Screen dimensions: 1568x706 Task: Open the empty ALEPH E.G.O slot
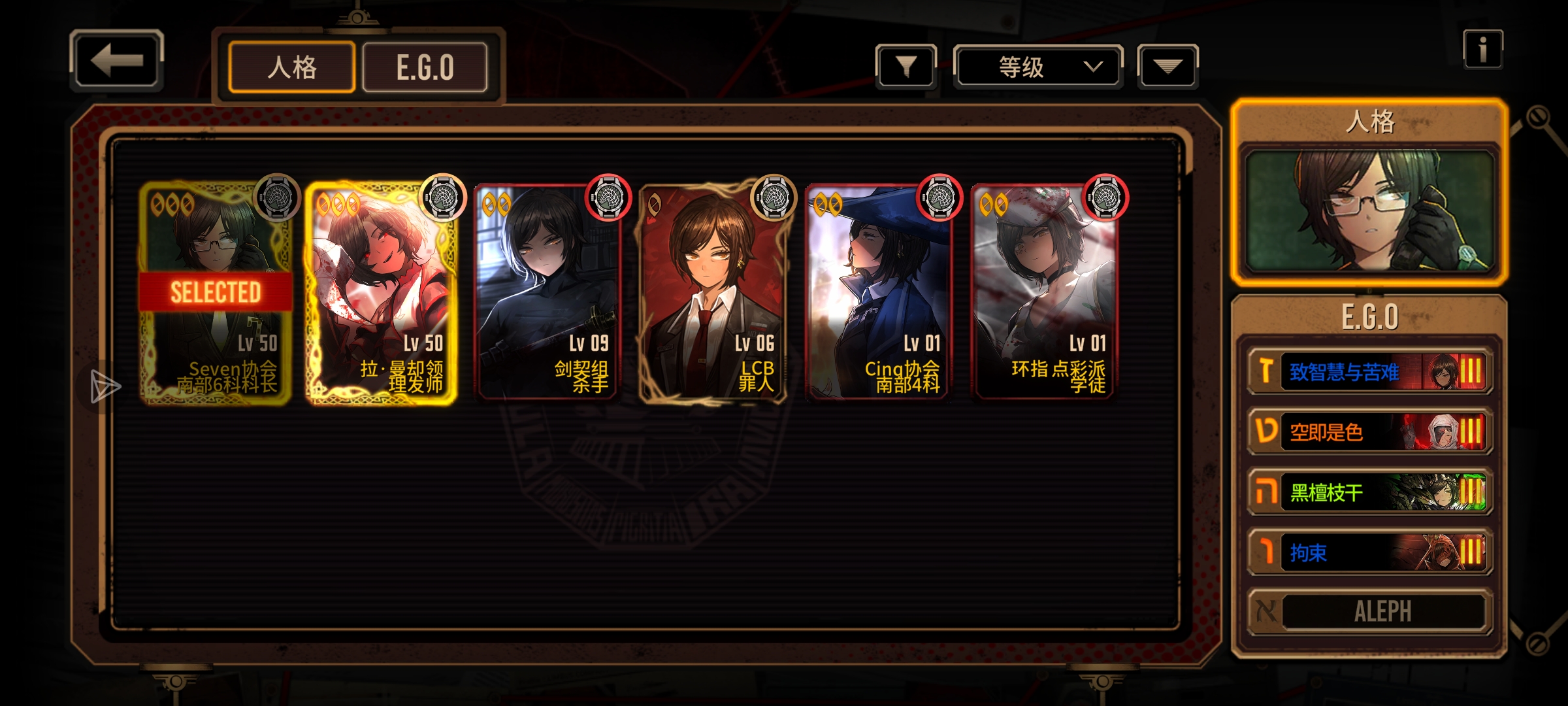1370,612
